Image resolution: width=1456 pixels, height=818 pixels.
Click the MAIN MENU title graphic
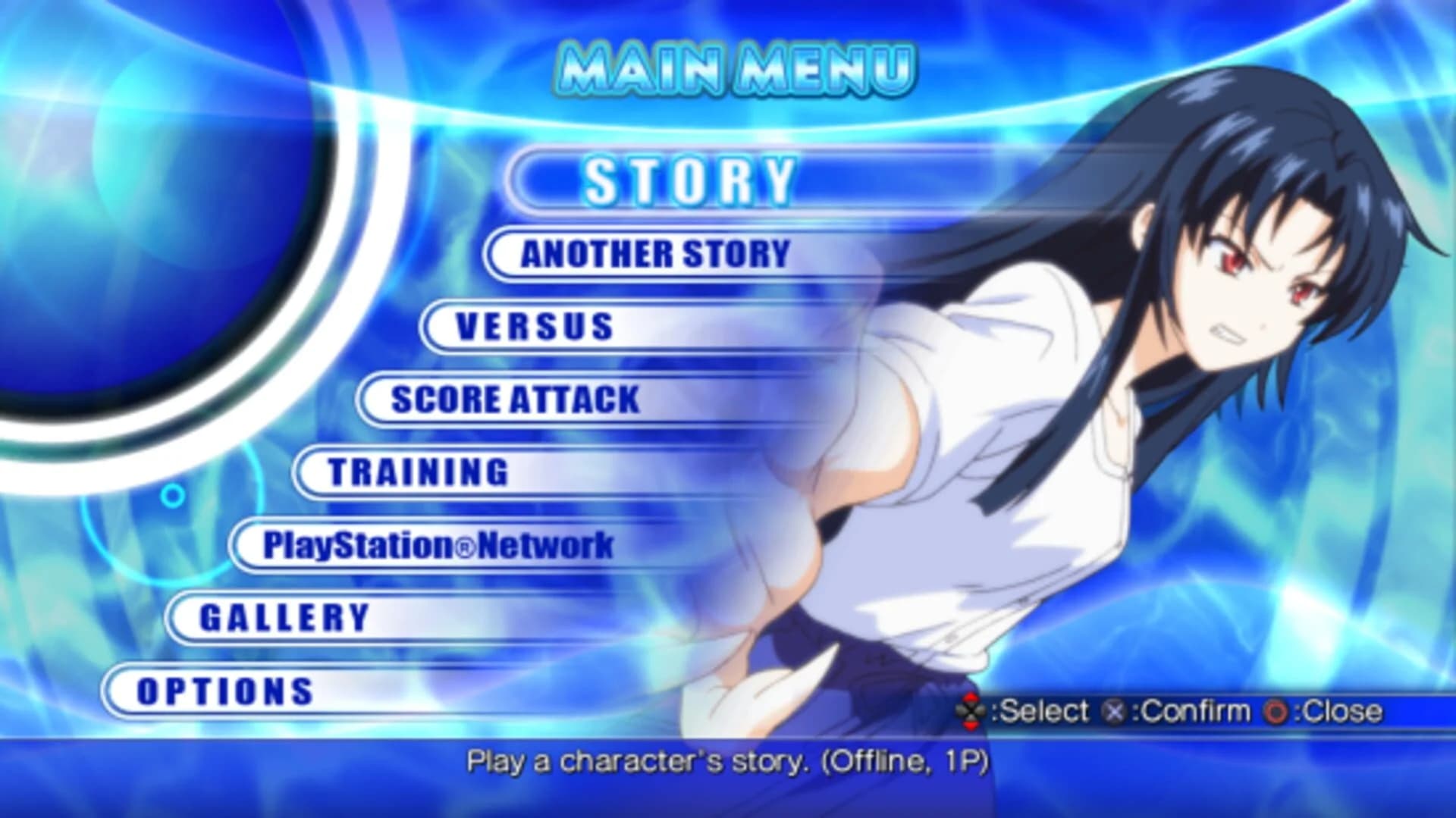(x=739, y=68)
